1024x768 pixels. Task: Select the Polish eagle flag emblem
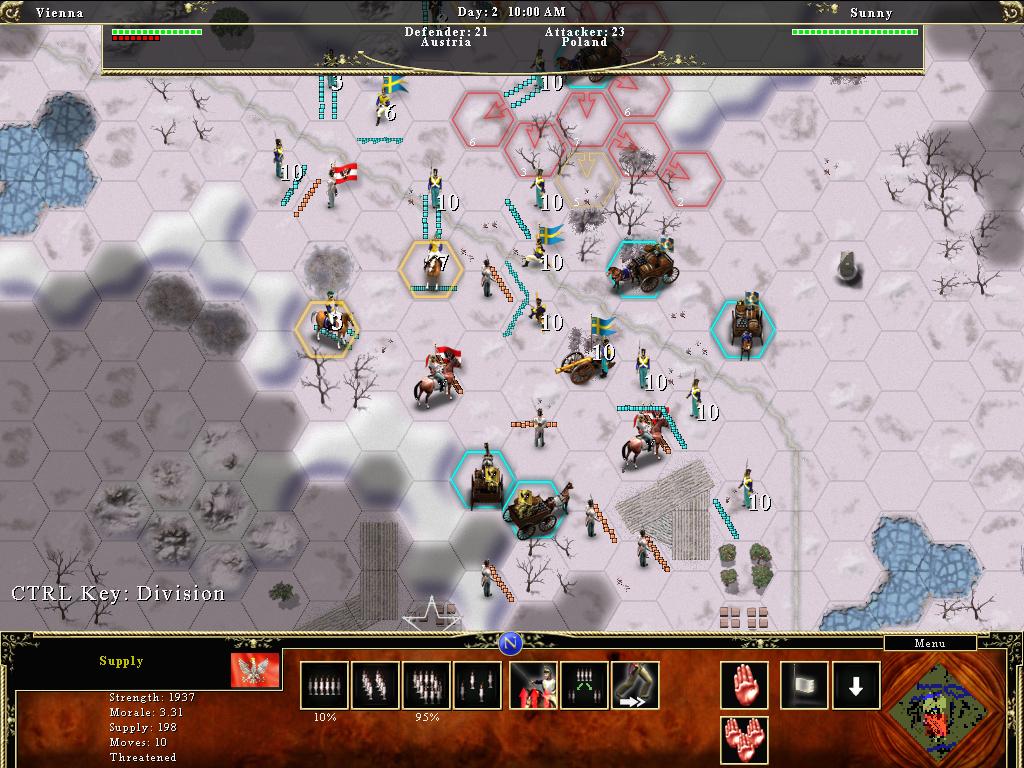249,670
